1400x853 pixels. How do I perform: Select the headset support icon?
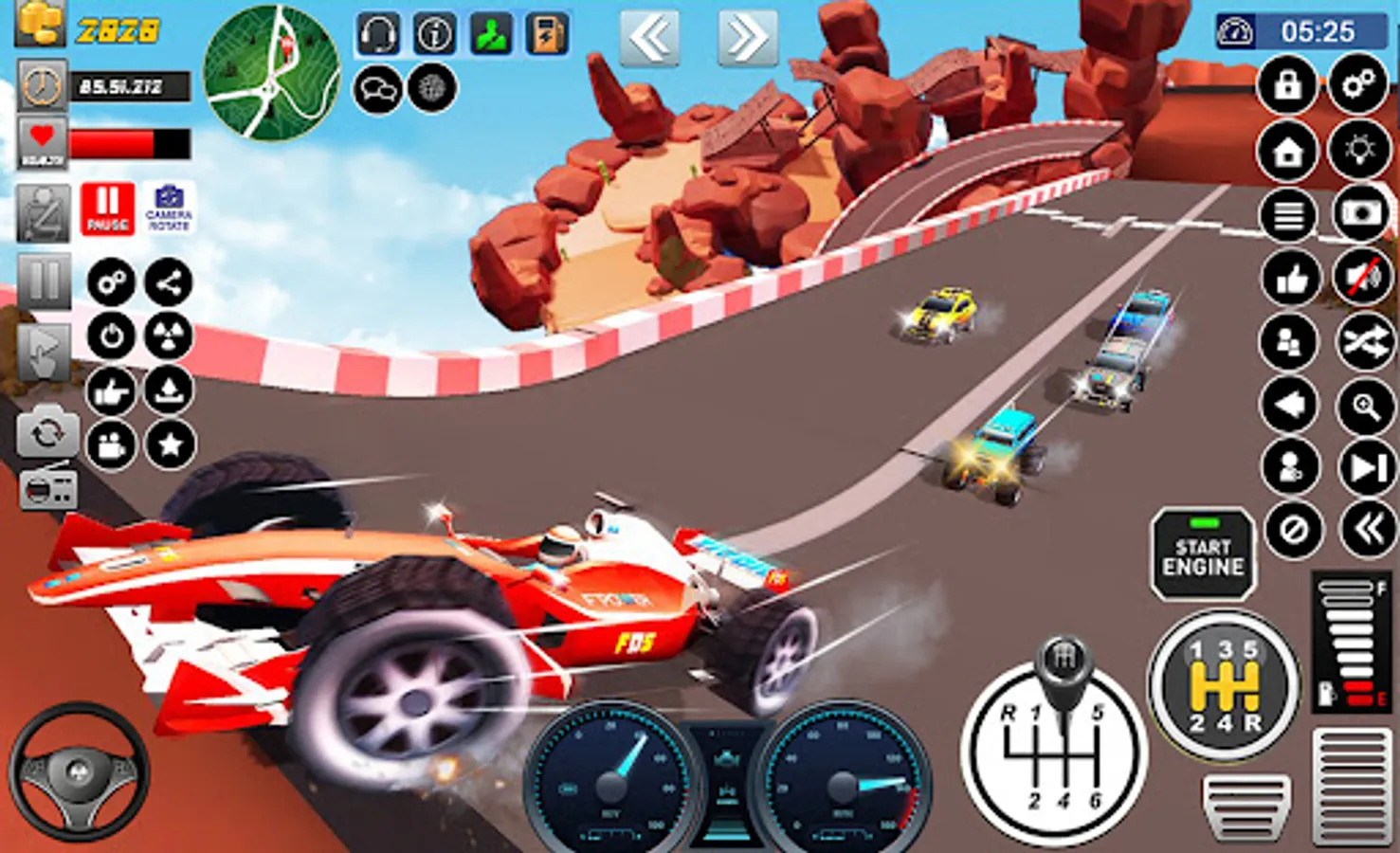click(x=377, y=35)
